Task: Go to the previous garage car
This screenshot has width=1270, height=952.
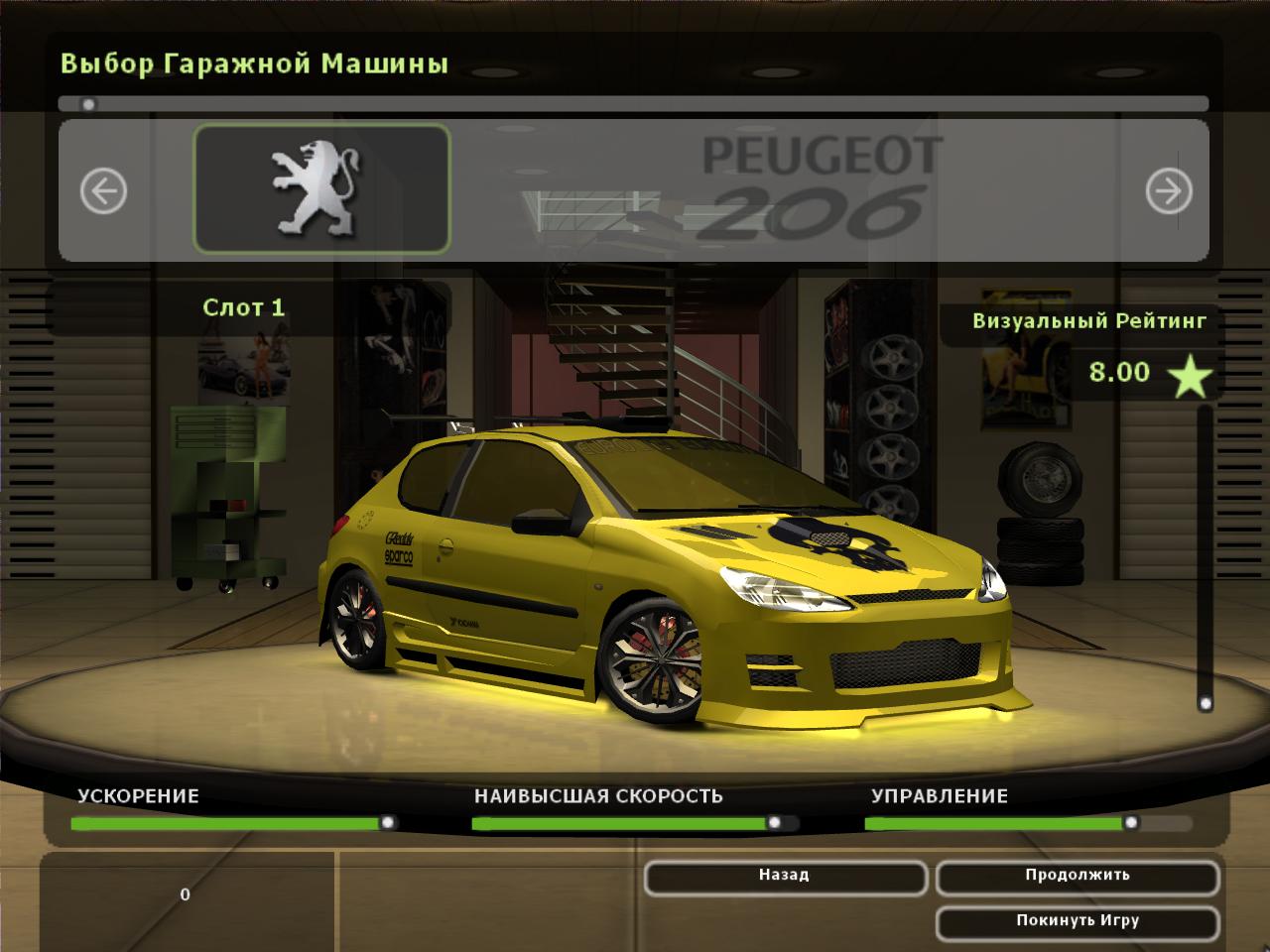Action: click(103, 190)
